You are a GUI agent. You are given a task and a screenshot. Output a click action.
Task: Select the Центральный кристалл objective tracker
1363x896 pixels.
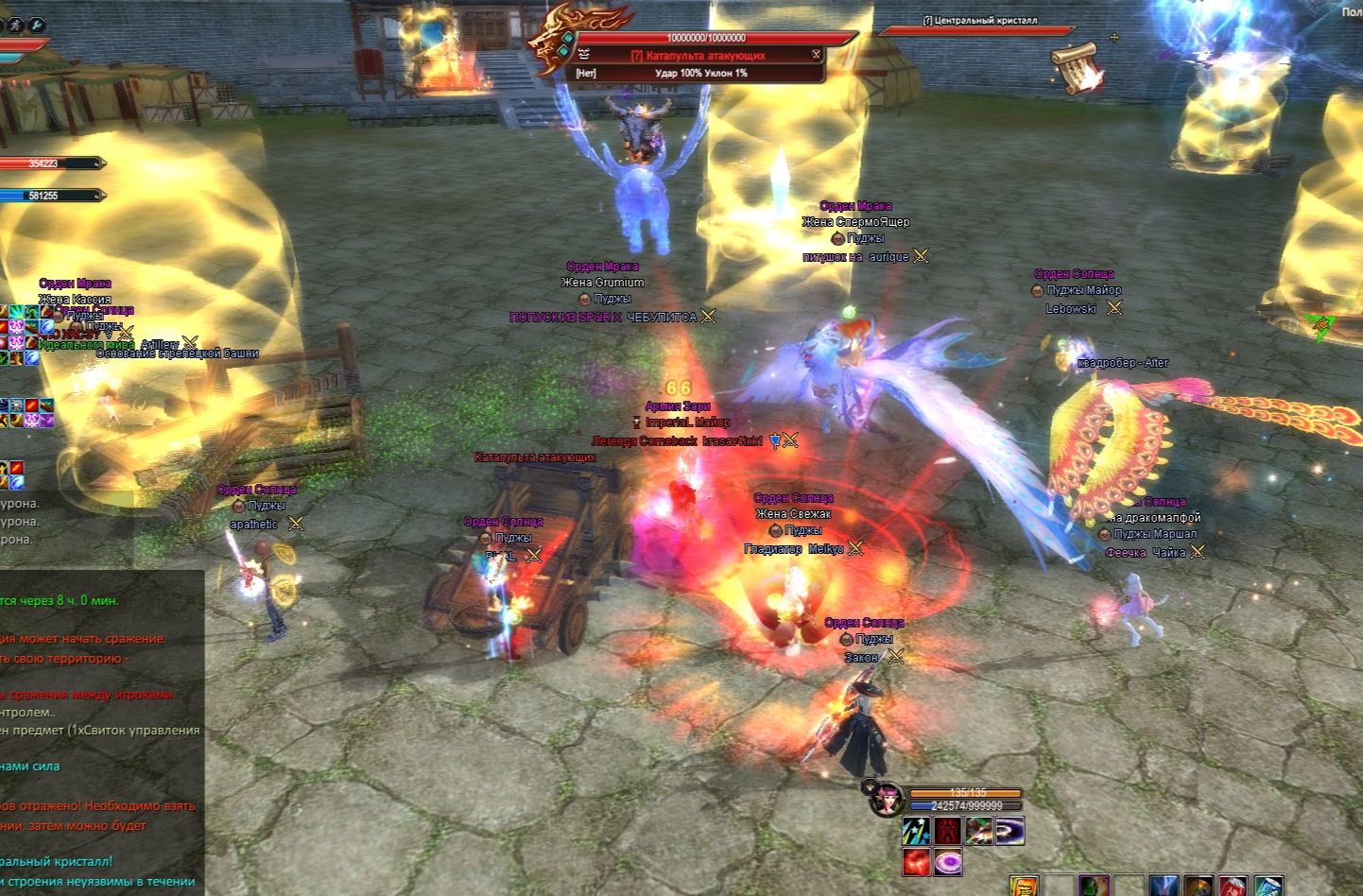click(x=980, y=21)
